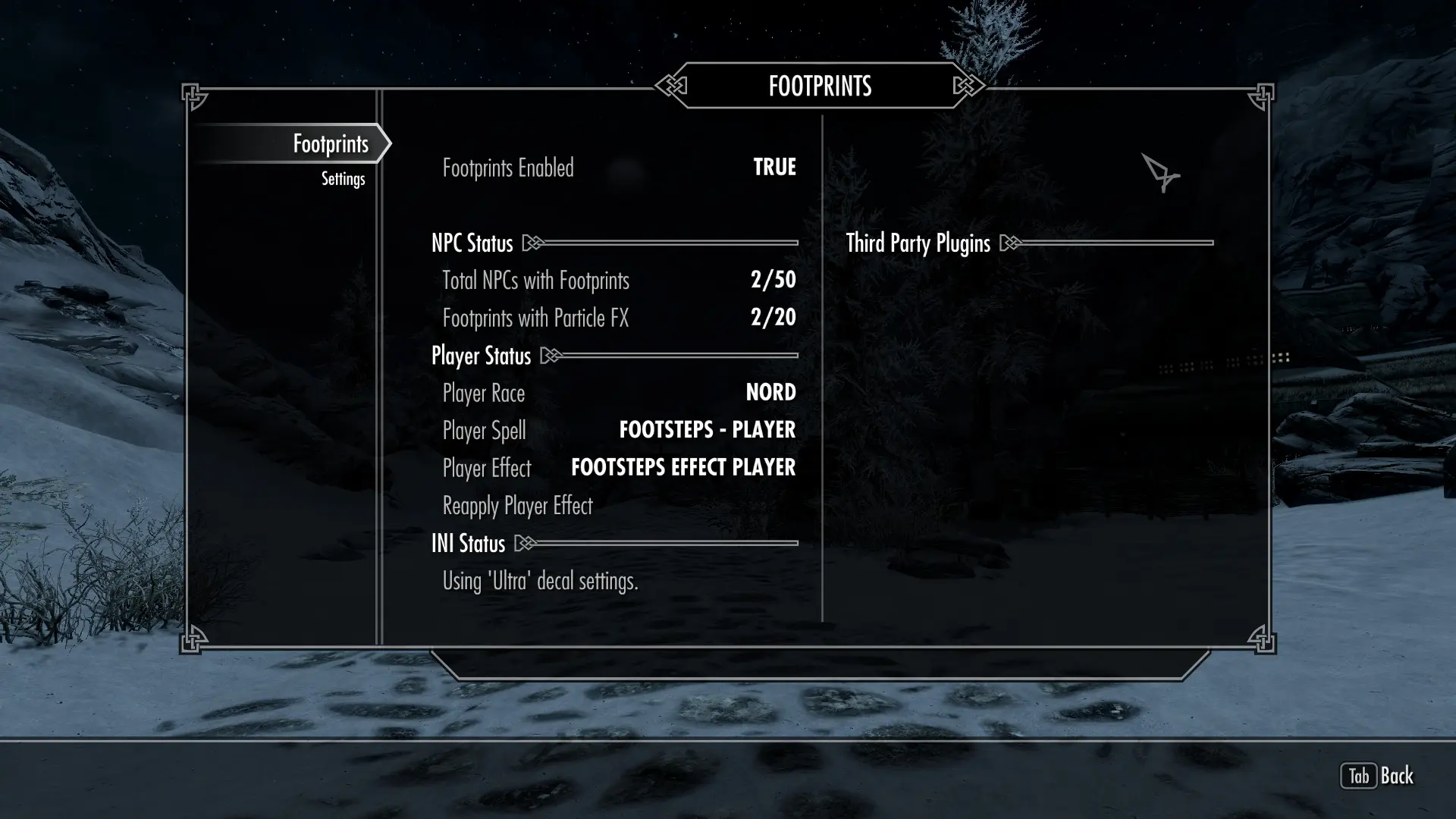This screenshot has height=819, width=1456.
Task: Toggle the Footprints Enabled option
Action: pos(618,168)
